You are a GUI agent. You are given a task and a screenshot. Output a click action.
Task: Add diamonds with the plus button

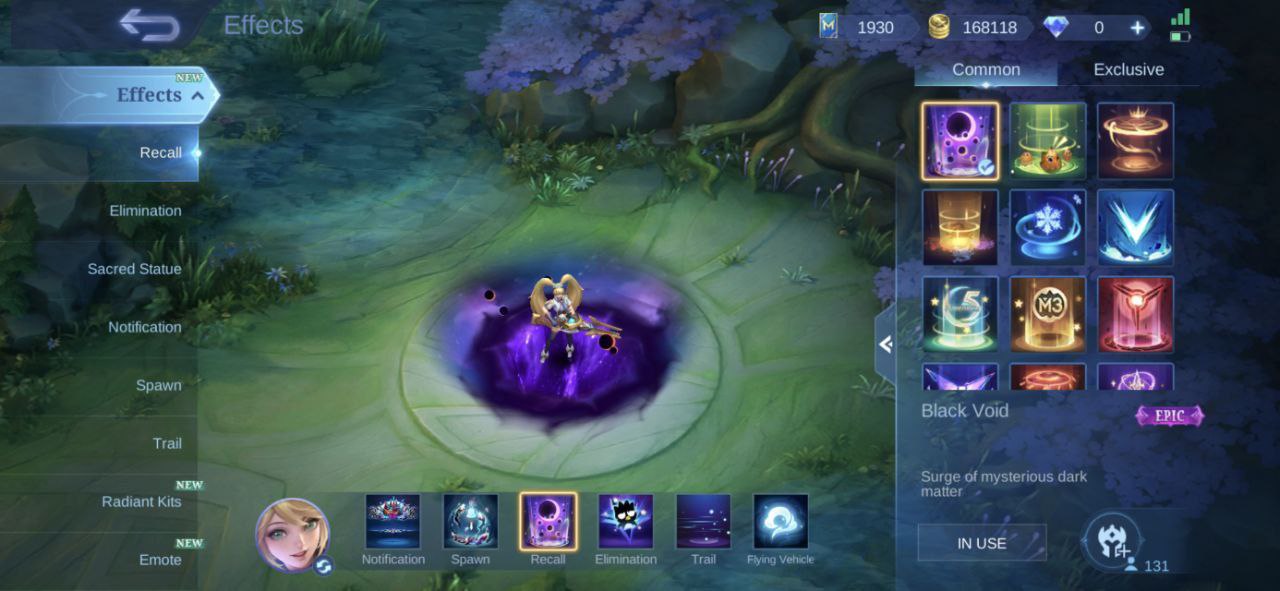pos(1137,28)
